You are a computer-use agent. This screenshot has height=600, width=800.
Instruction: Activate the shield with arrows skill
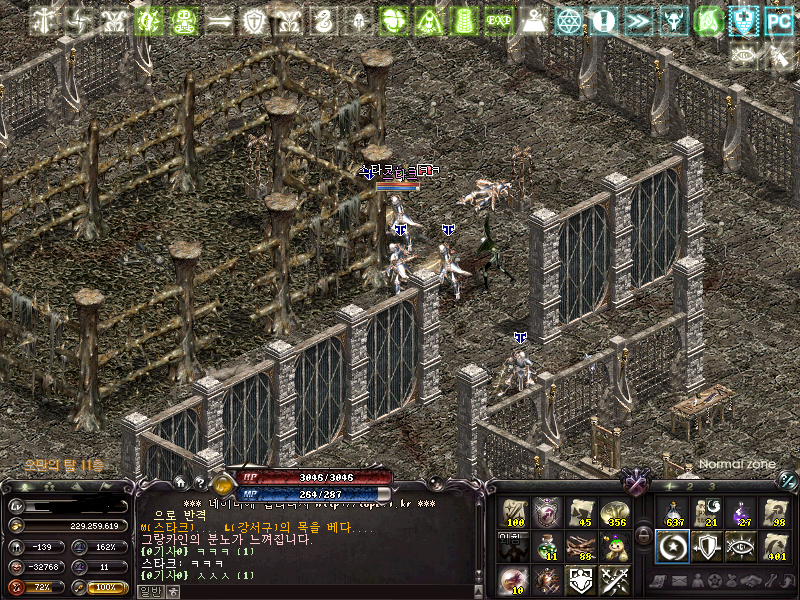(707, 546)
